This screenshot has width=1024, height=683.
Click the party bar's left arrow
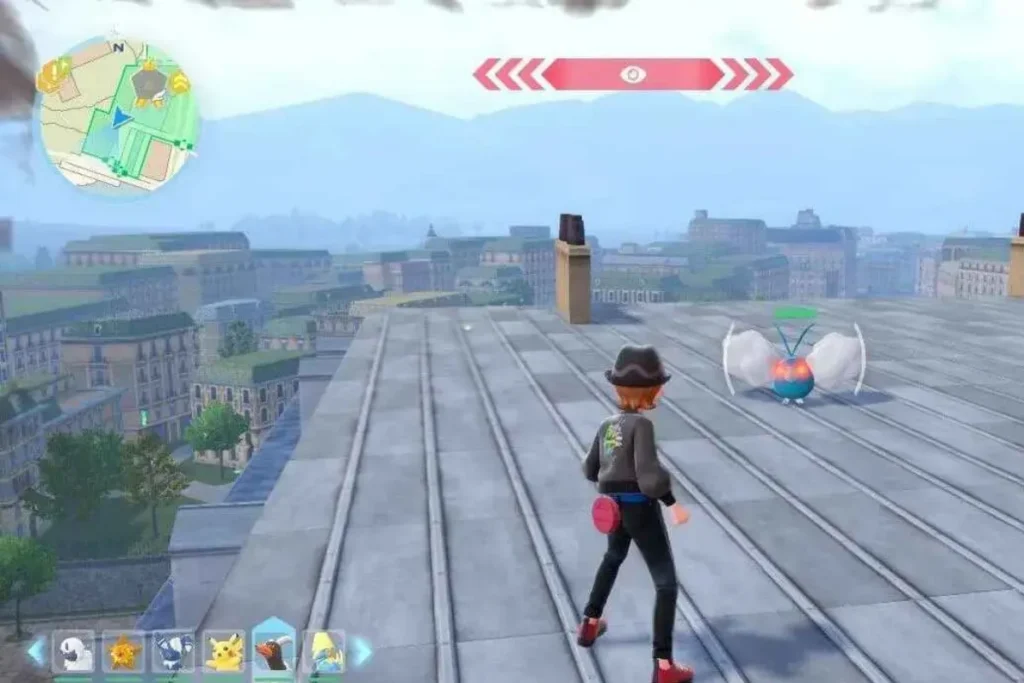point(36,651)
